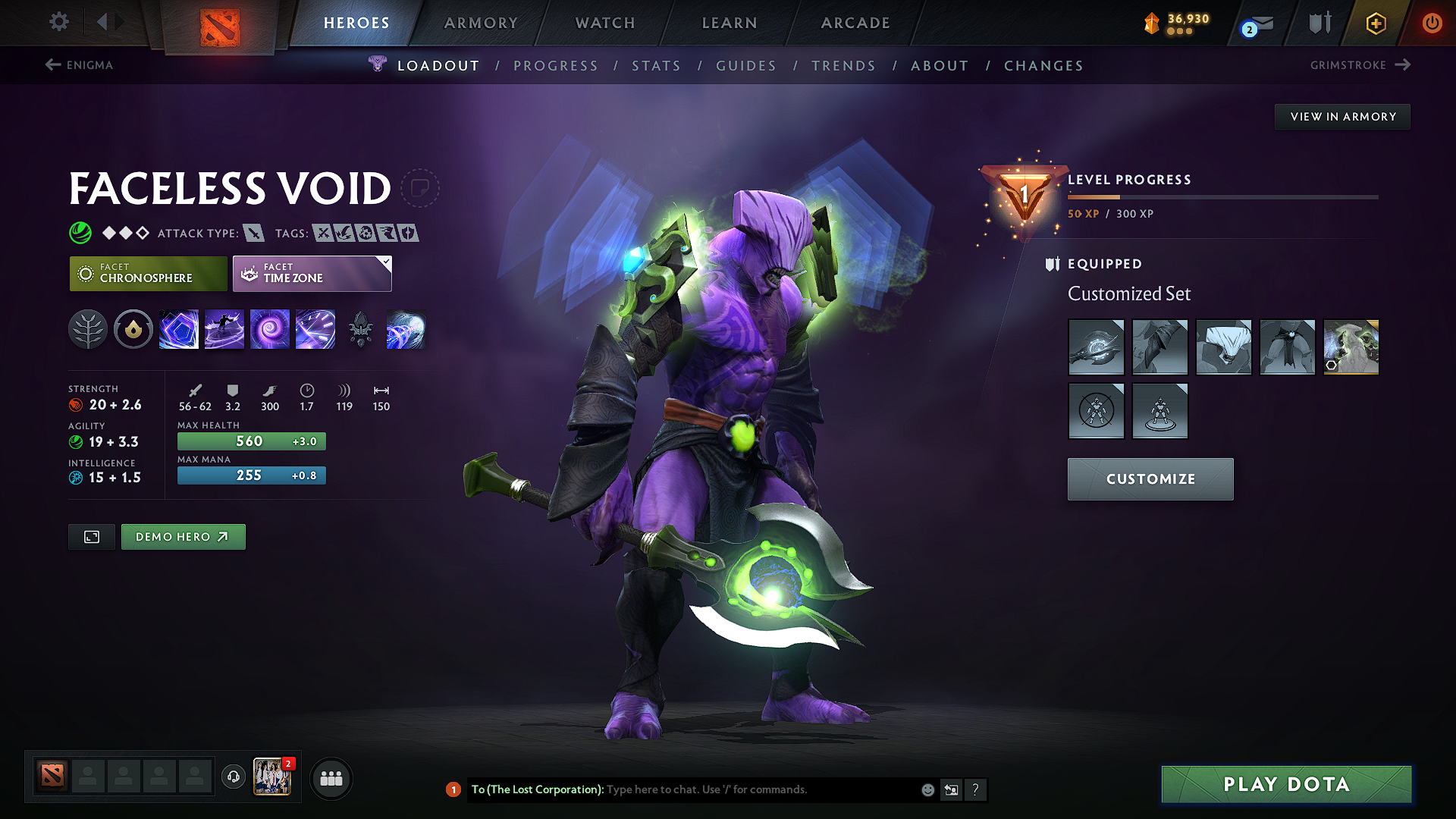Switch to the Stats tab
The image size is (1456, 819).
pos(657,66)
